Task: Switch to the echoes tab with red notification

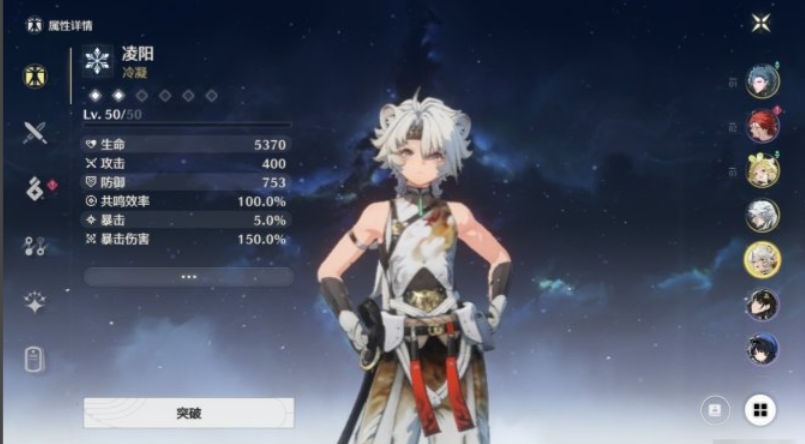Action: click(35, 189)
